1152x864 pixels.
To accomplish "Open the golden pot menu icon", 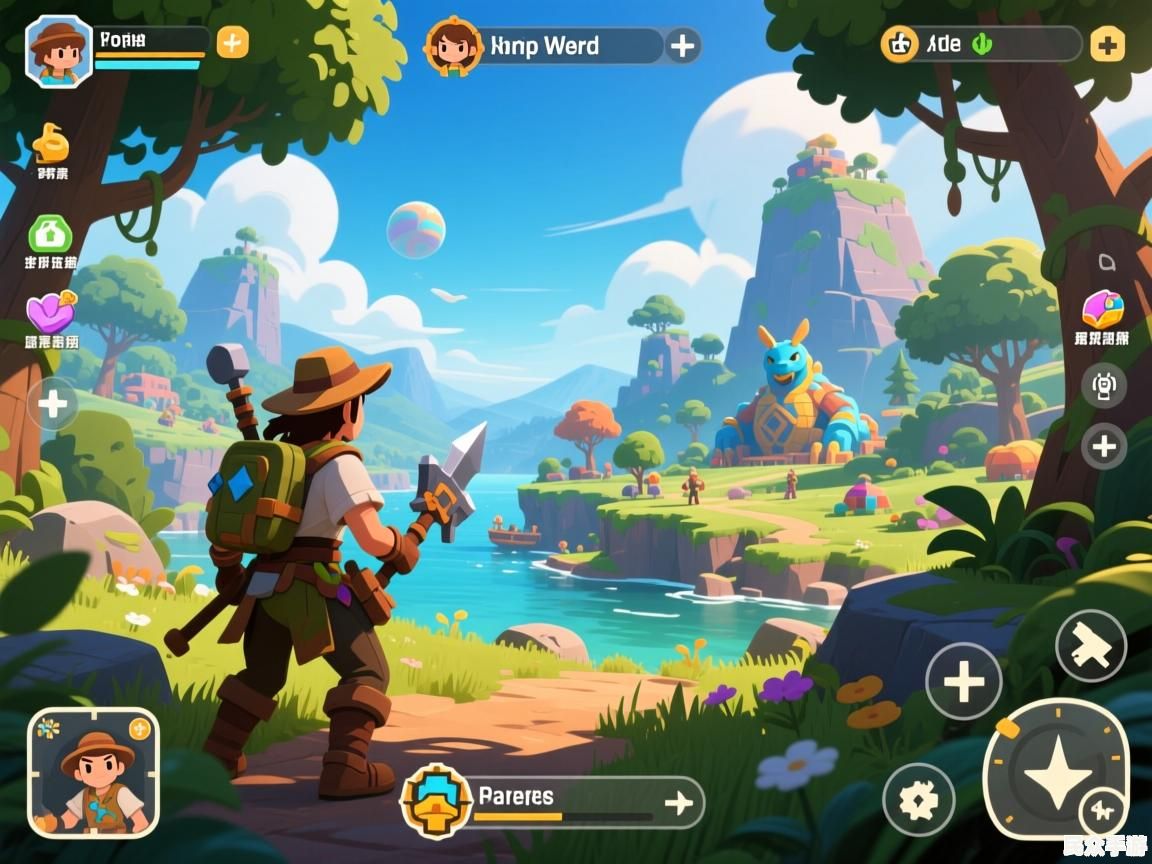I will [51, 145].
